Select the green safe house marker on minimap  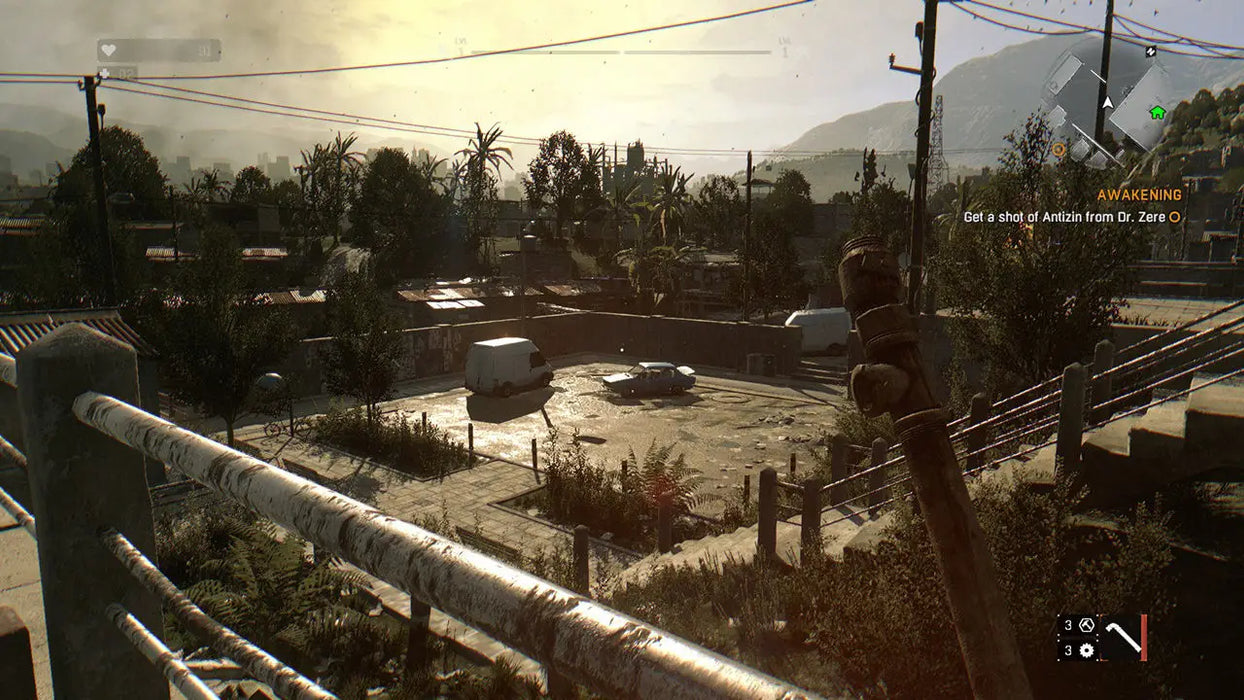[1157, 111]
